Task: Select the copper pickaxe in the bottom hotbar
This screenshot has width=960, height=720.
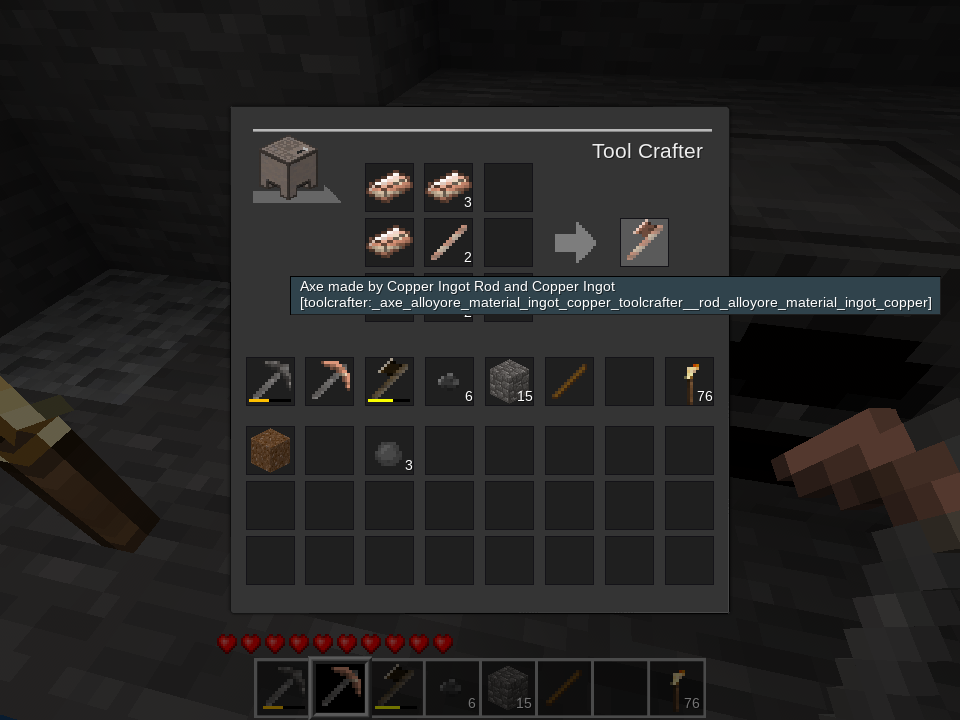Action: 340,687
